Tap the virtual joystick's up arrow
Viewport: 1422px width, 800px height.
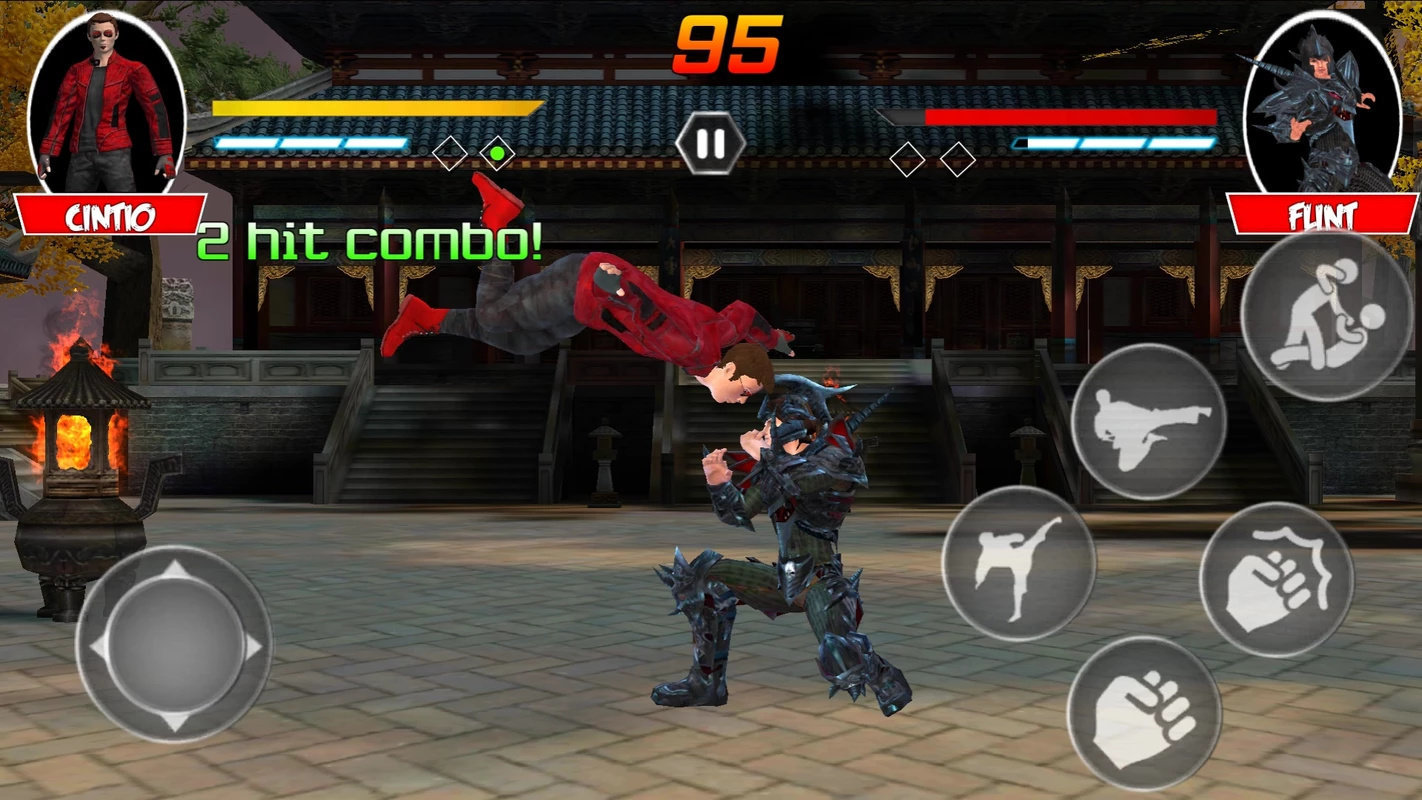tap(175, 571)
